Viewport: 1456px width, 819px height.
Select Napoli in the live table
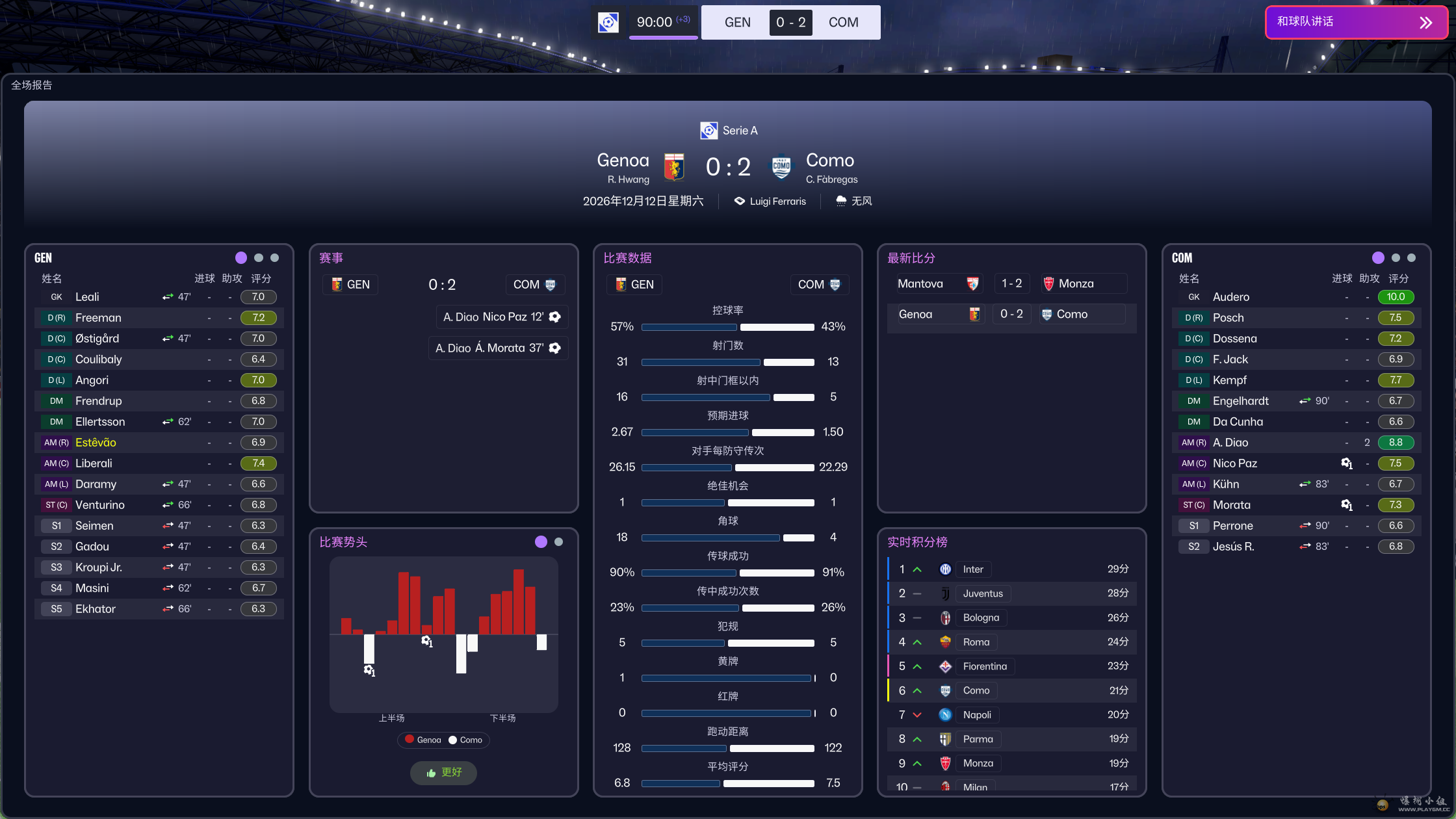click(976, 715)
